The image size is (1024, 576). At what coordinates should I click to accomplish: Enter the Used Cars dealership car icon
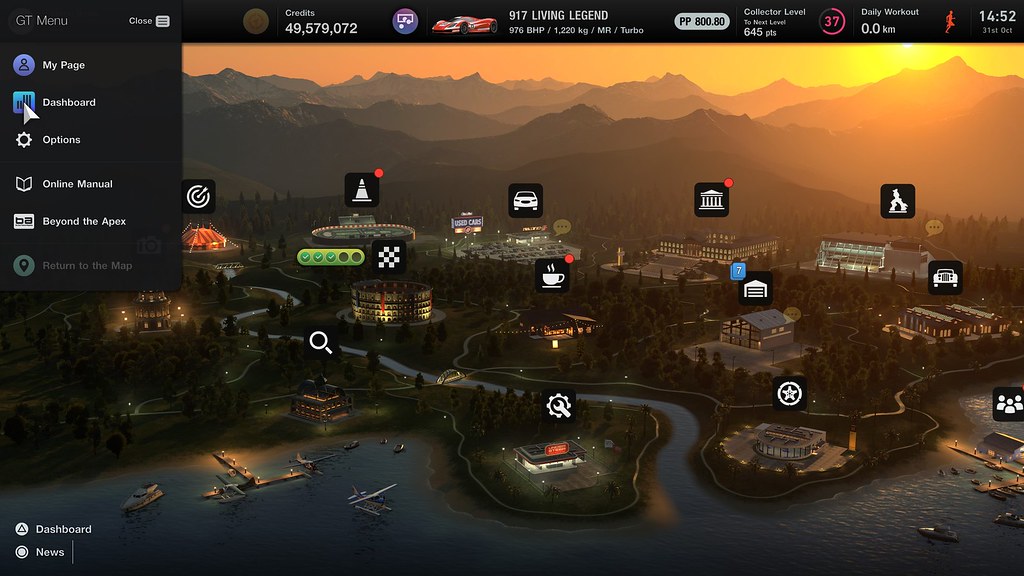(x=525, y=200)
